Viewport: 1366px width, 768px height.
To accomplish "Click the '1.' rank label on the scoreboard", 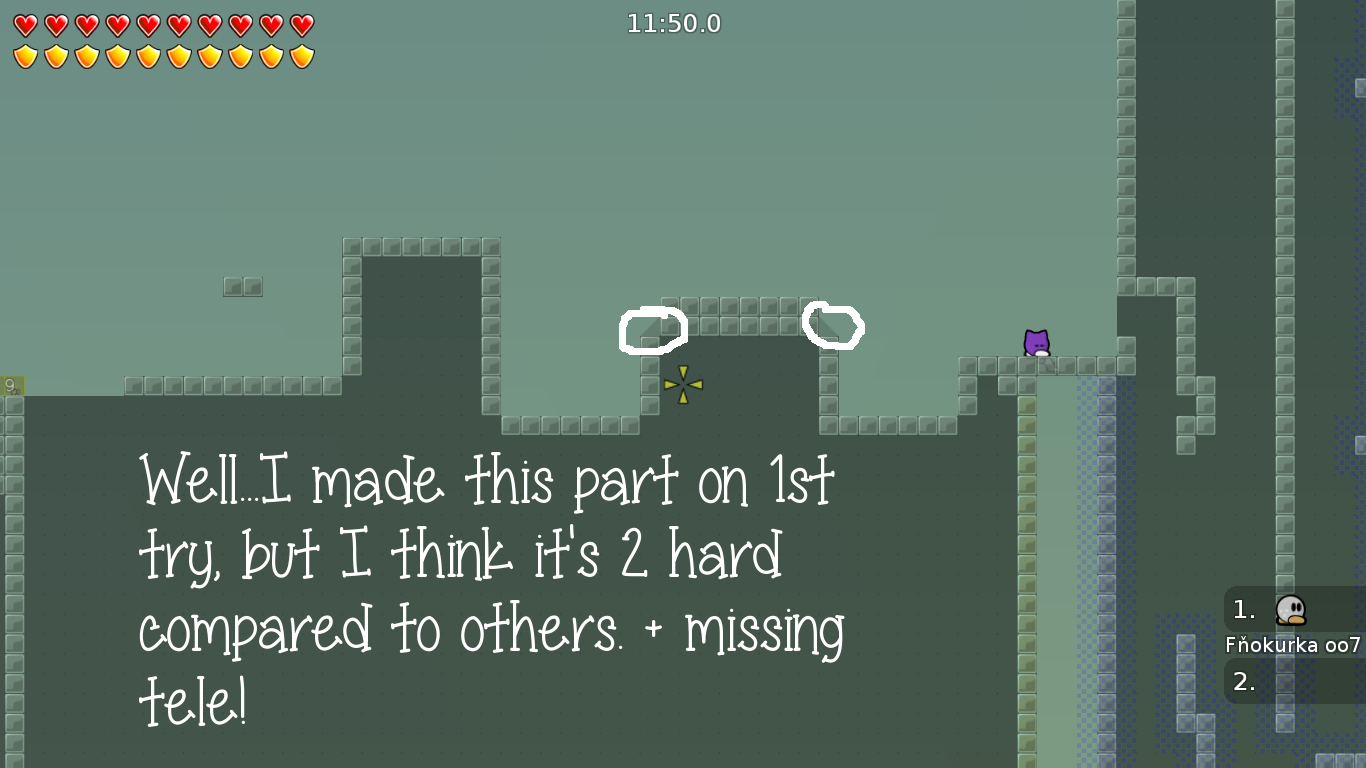I will click(x=1243, y=610).
